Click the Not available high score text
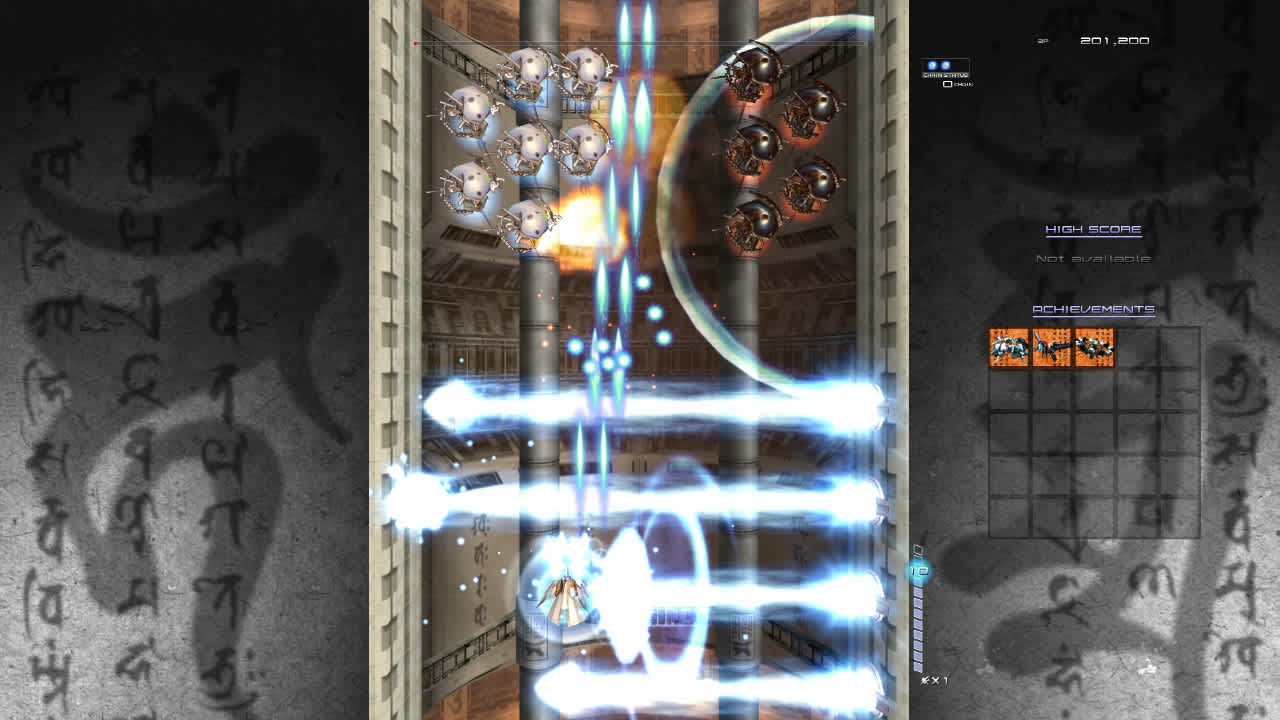The width and height of the screenshot is (1280, 720). click(1090, 257)
